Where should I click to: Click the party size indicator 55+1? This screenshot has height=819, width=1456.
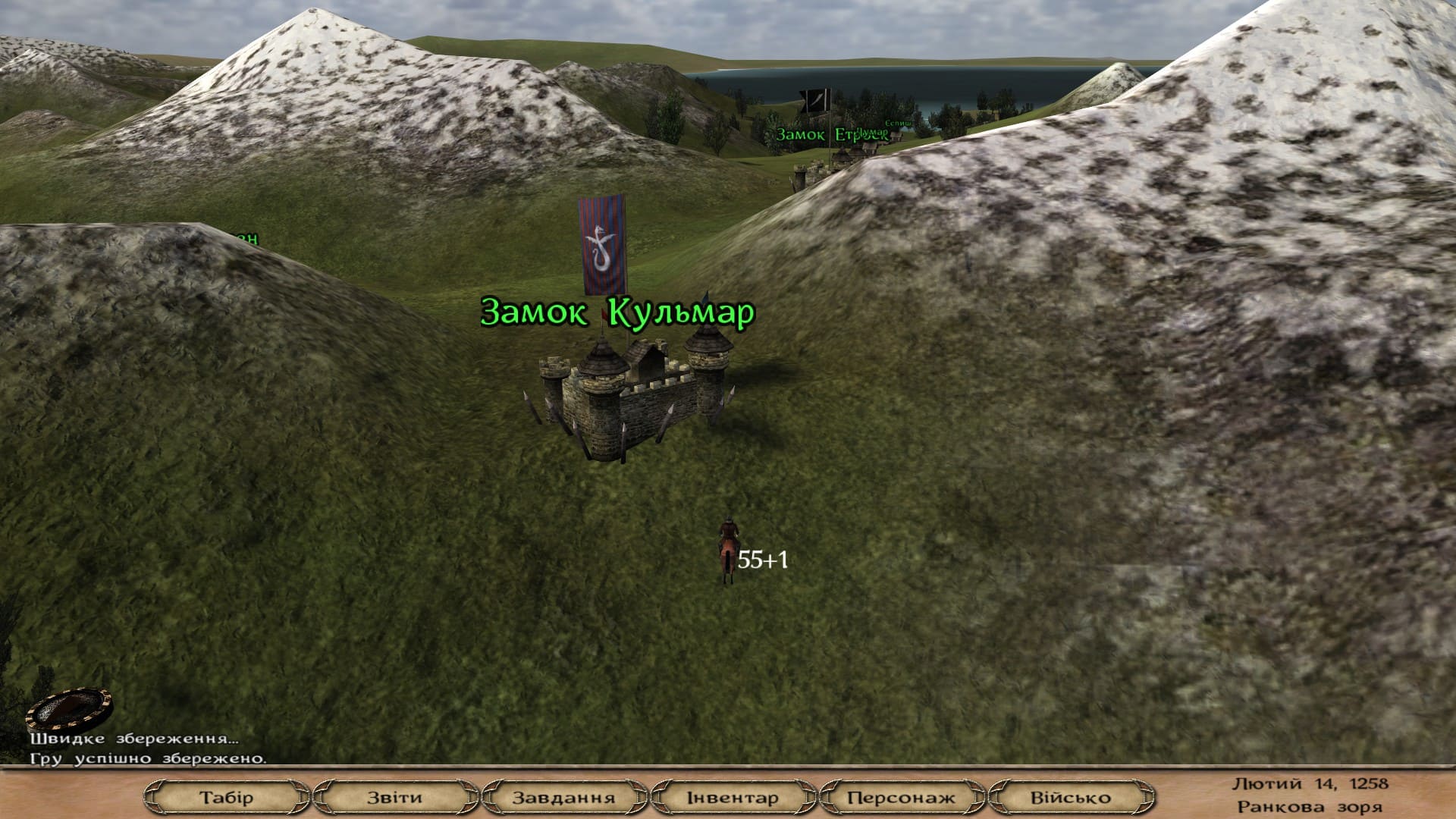pos(762,560)
